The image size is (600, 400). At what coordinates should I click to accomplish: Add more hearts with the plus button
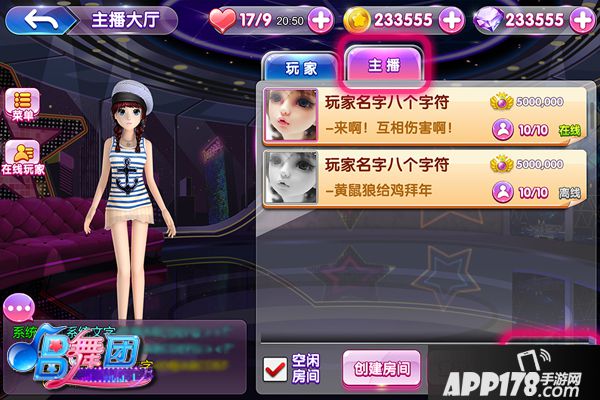(320, 19)
